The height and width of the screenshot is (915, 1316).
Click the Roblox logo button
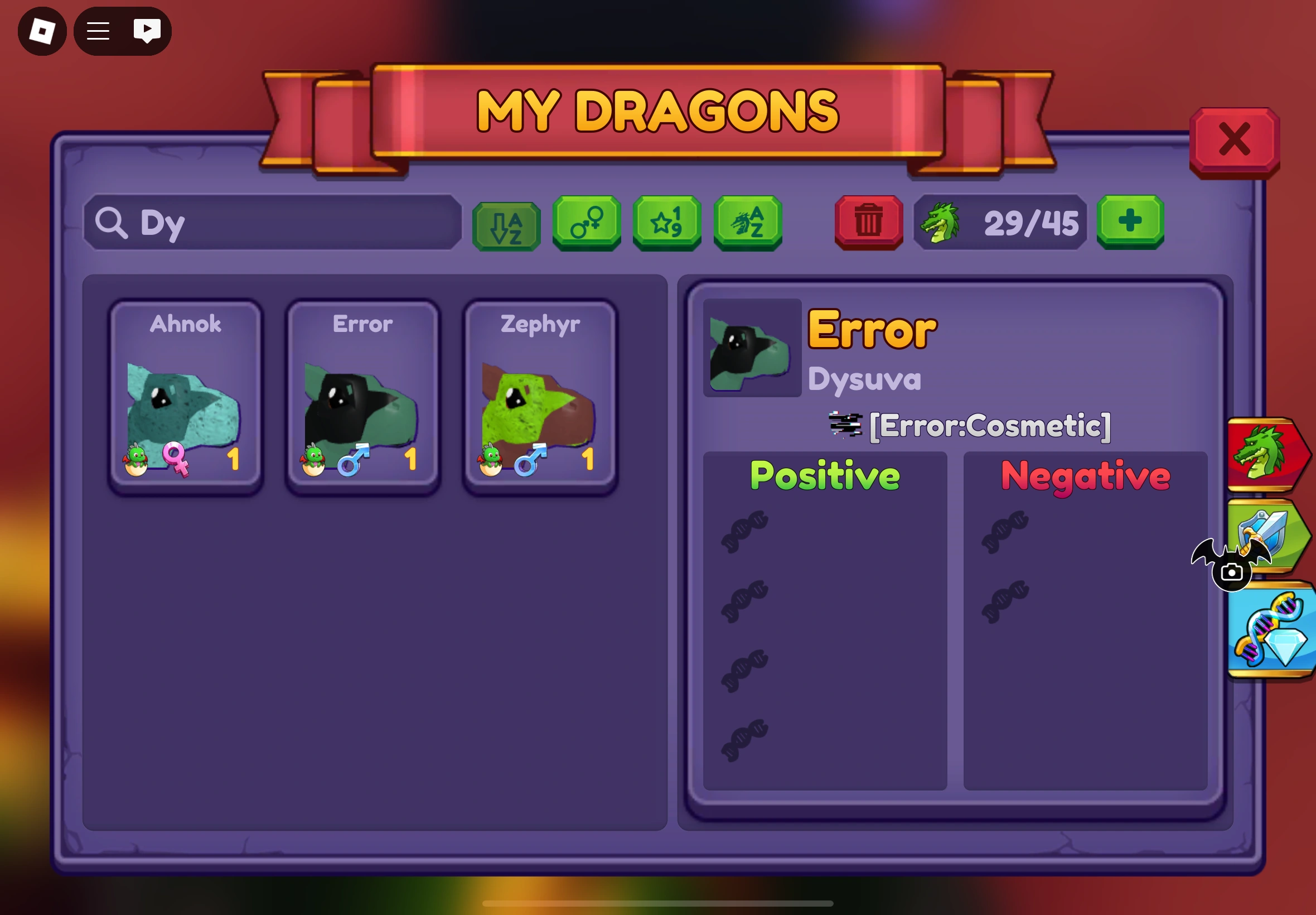pyautogui.click(x=41, y=30)
